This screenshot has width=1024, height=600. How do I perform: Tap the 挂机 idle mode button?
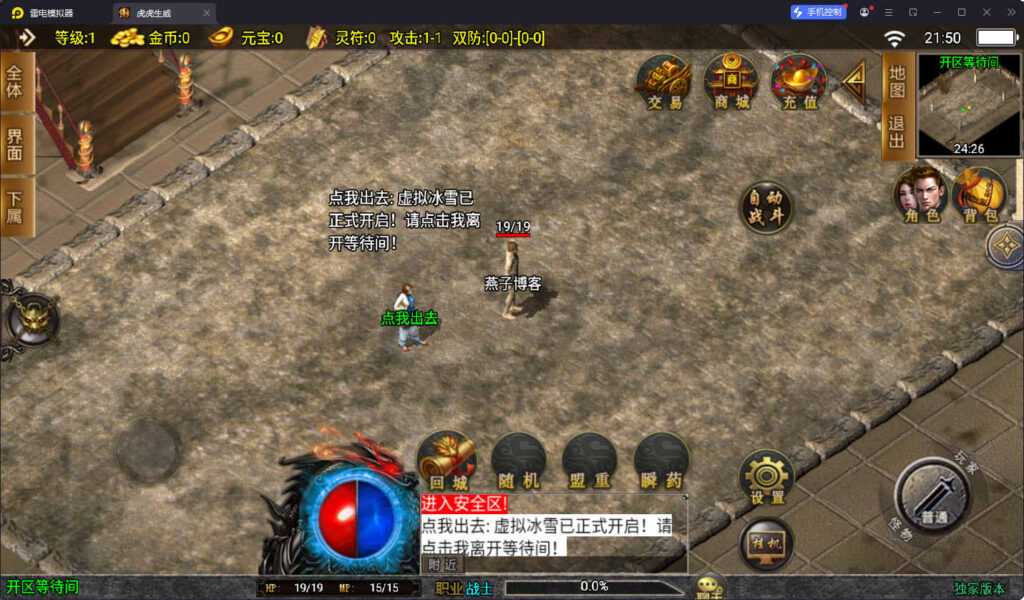point(767,544)
